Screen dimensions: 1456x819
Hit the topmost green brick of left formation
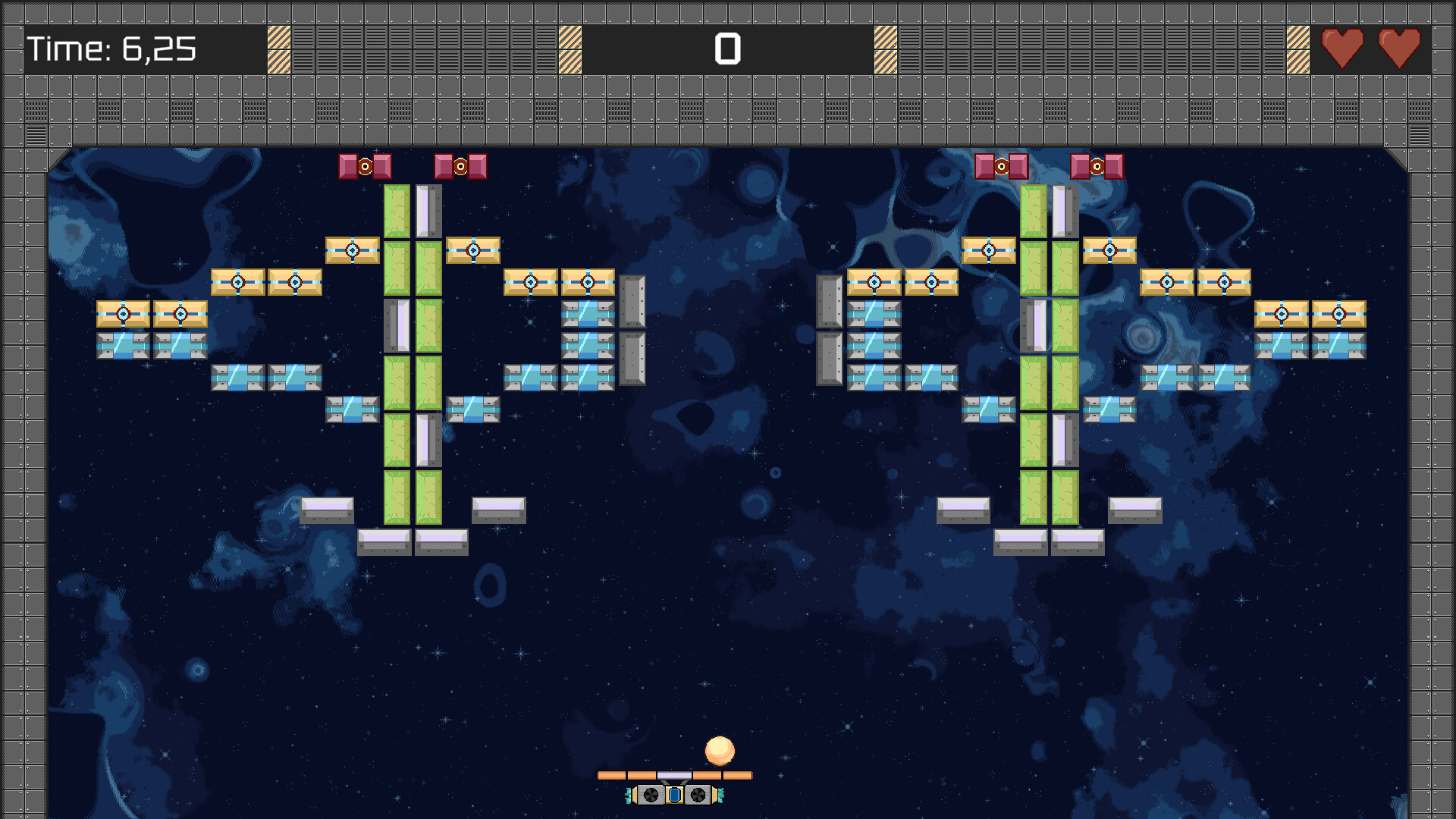[397, 212]
